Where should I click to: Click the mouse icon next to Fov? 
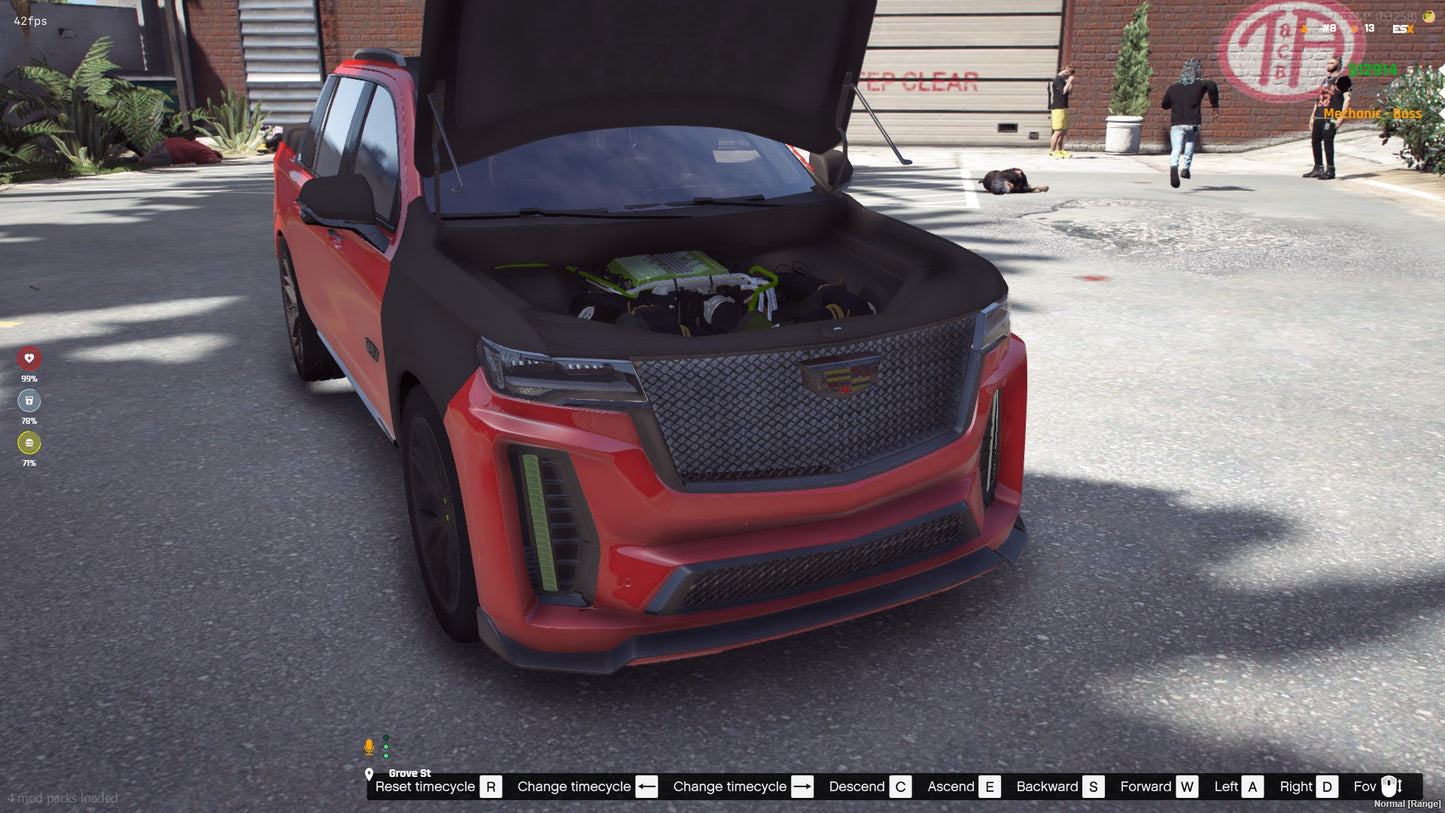1389,787
